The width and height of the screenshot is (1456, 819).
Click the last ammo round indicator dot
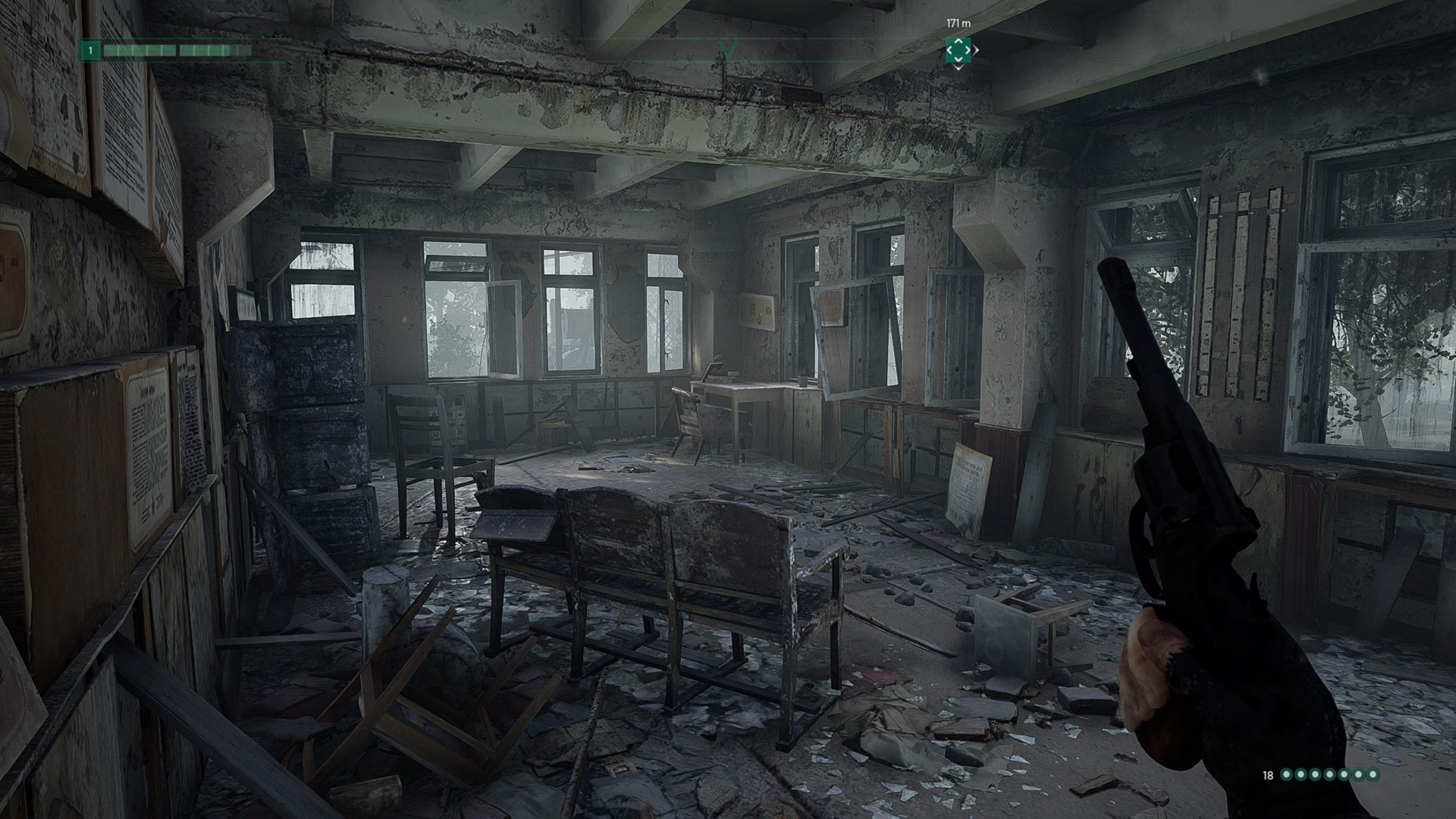1372,775
